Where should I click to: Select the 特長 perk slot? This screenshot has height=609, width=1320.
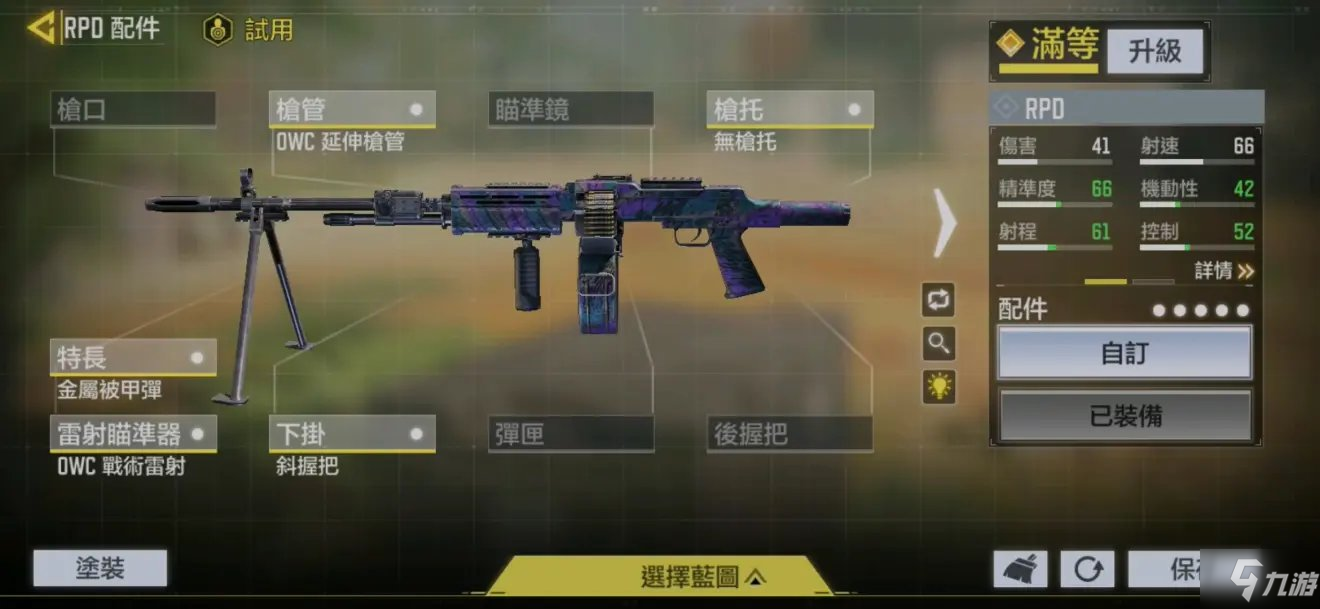click(133, 357)
